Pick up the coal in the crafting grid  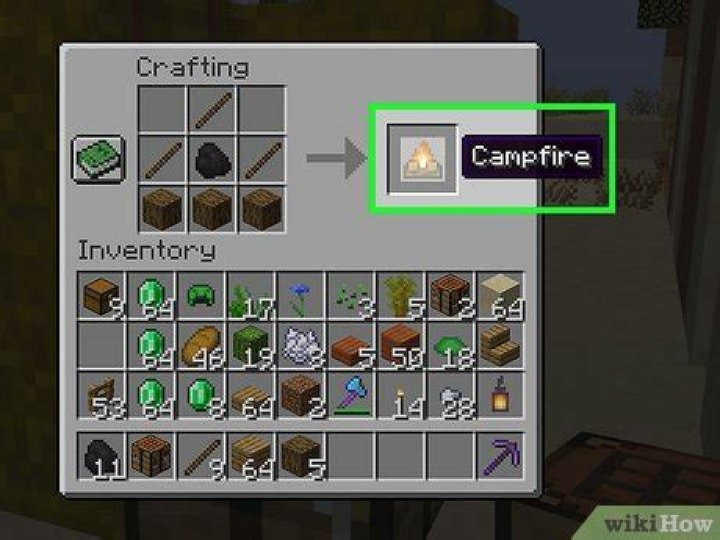(212, 160)
